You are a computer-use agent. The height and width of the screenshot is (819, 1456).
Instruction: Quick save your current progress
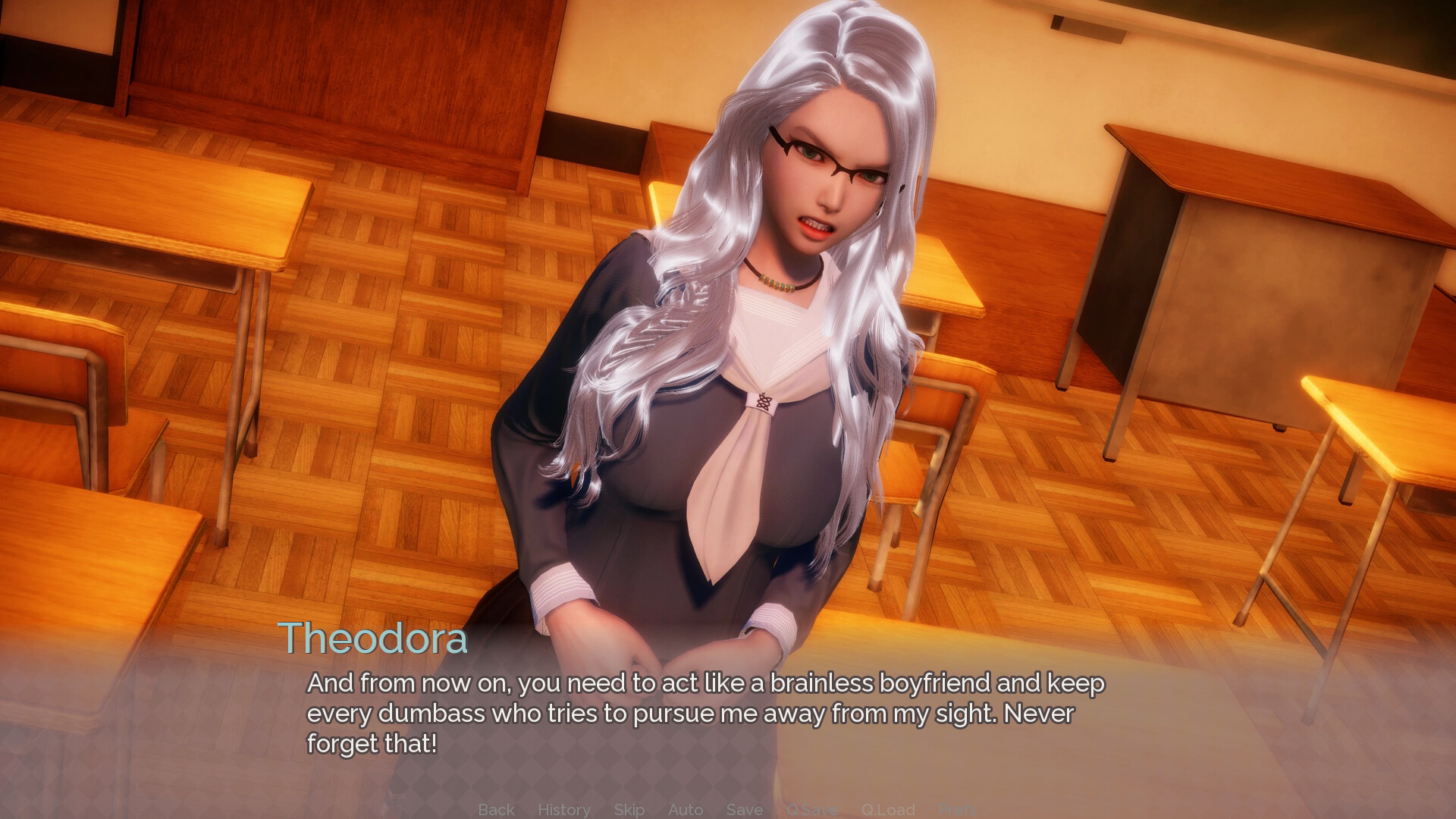point(811,809)
